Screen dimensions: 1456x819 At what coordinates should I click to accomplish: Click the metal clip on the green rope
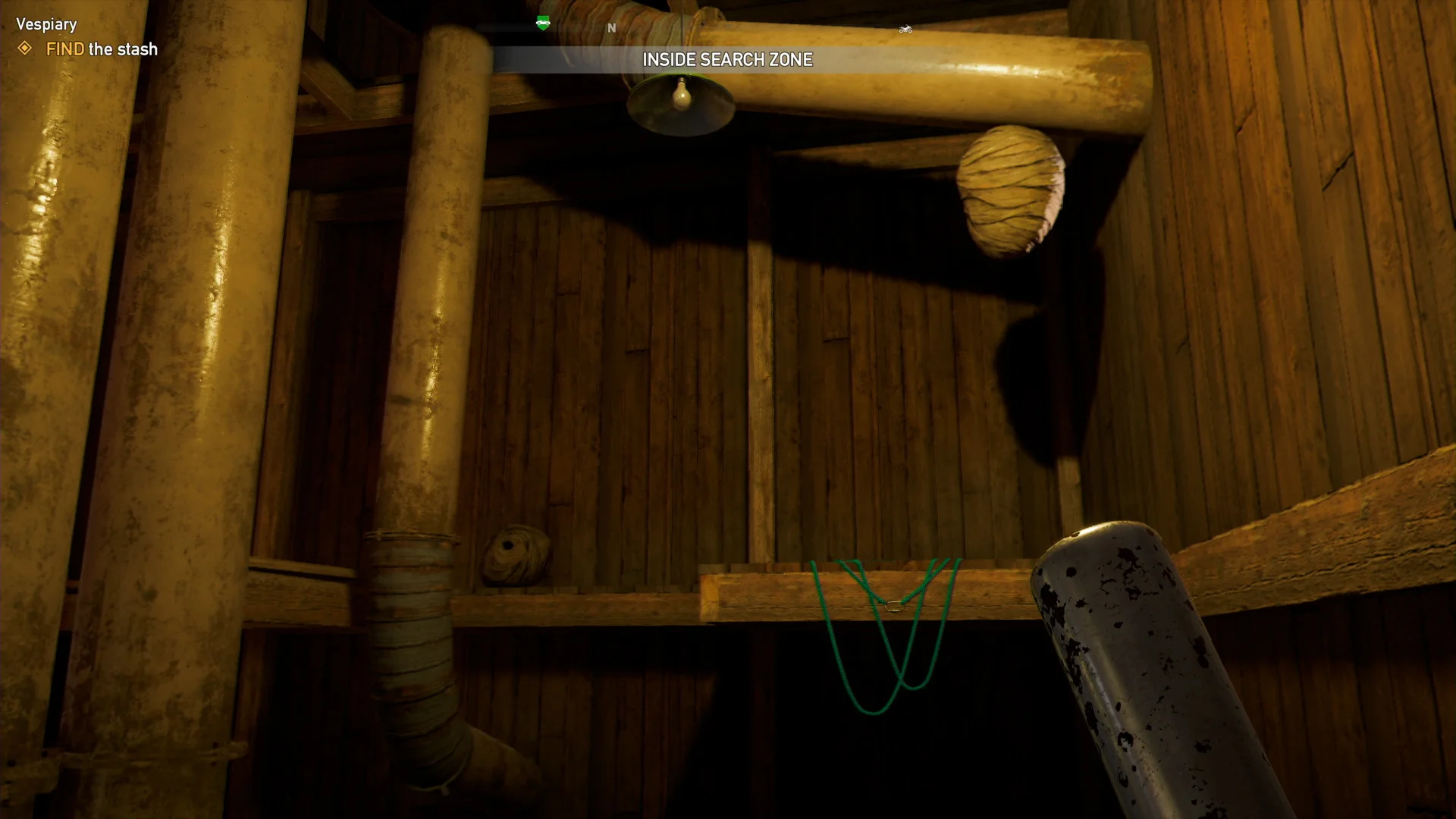896,605
